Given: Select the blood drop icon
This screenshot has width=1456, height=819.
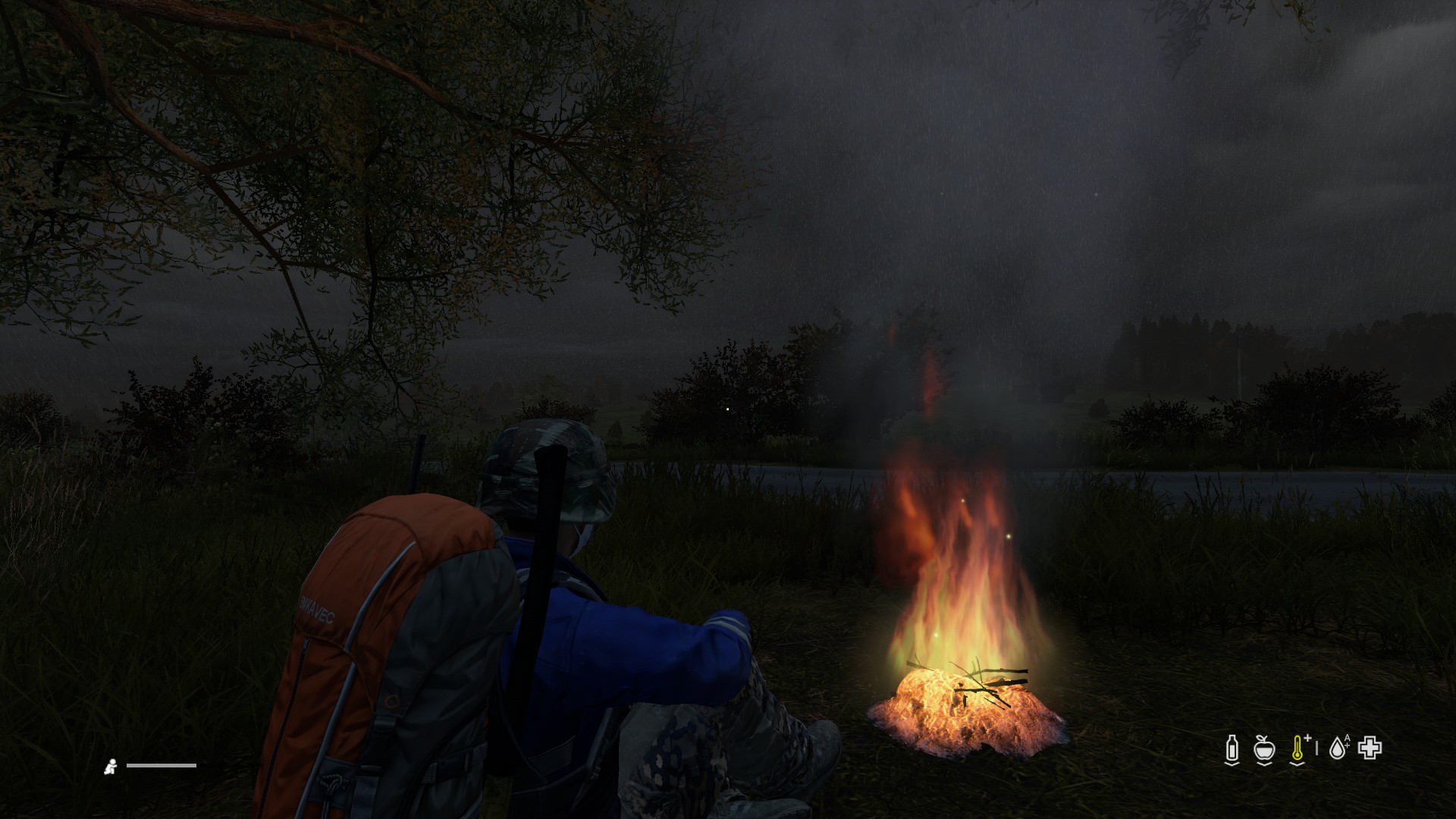Looking at the screenshot, I should (1339, 748).
